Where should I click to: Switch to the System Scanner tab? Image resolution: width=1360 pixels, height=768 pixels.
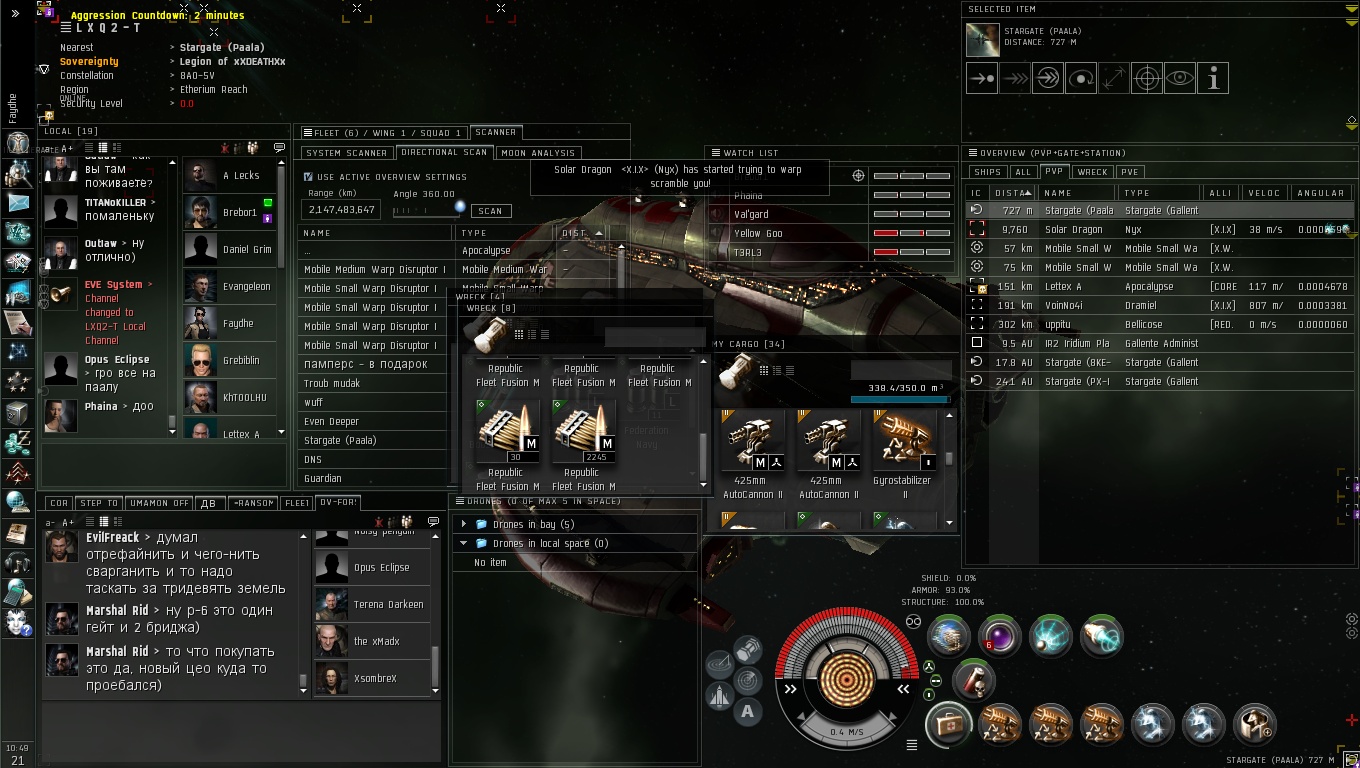click(346, 153)
